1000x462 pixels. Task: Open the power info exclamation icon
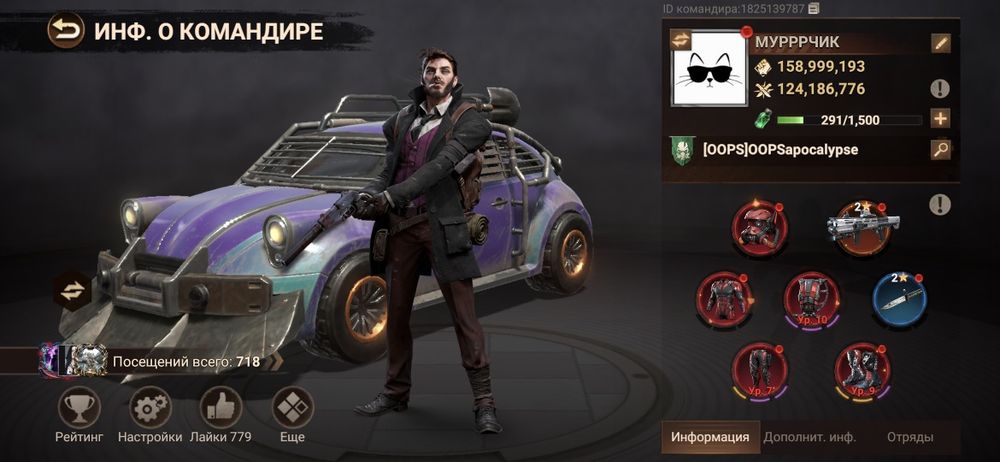(940, 89)
